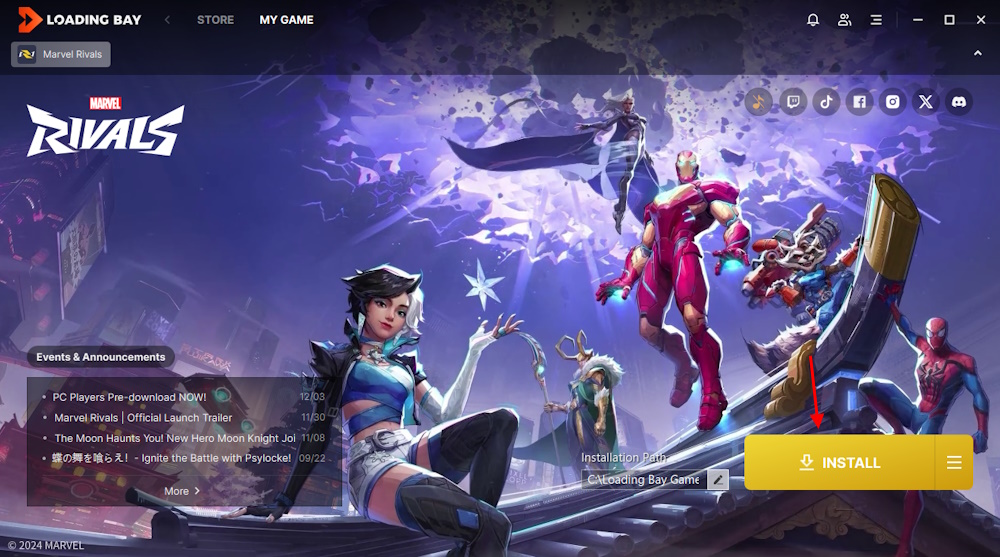Click the yellow INSTALL button

(x=839, y=463)
